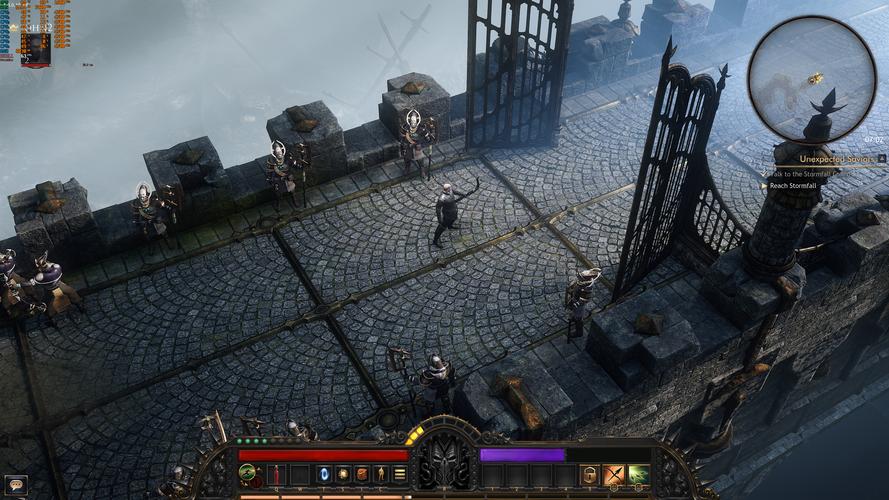
Task: Activate the orange slash attack skill
Action: tap(614, 475)
